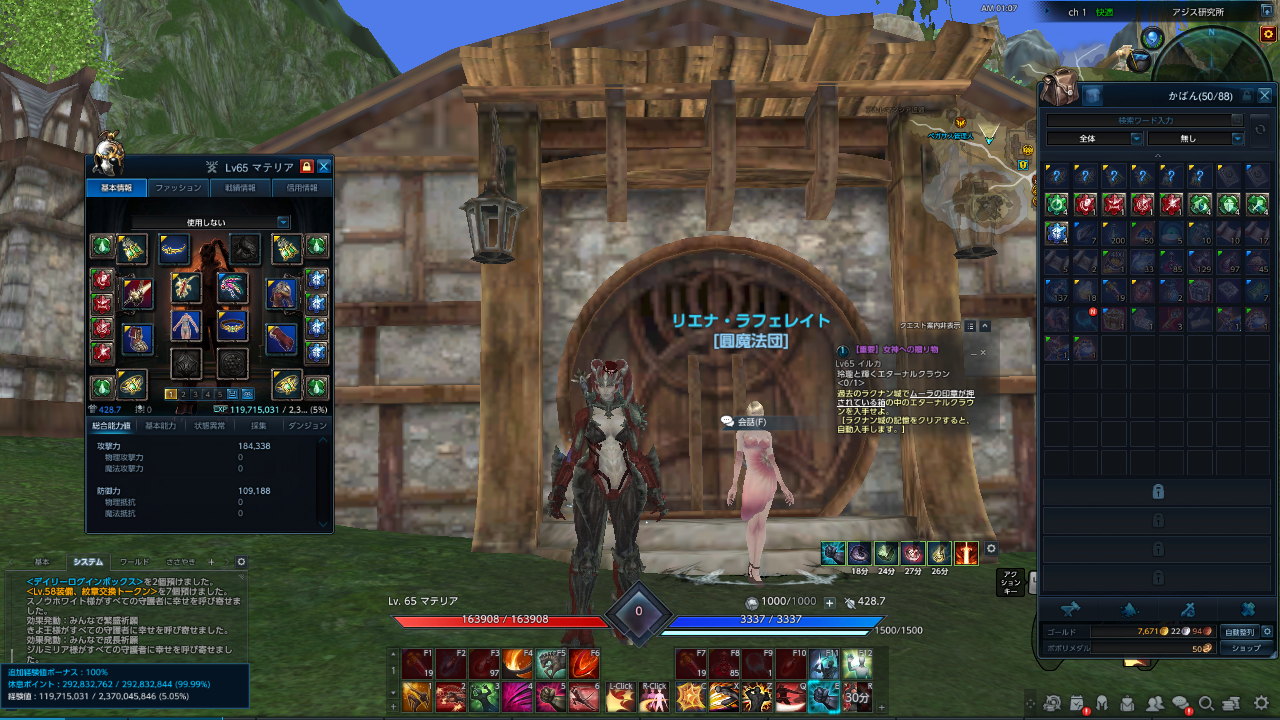Click the magnifier search icon in the bag
This screenshot has width=1280, height=720.
tap(1235, 120)
